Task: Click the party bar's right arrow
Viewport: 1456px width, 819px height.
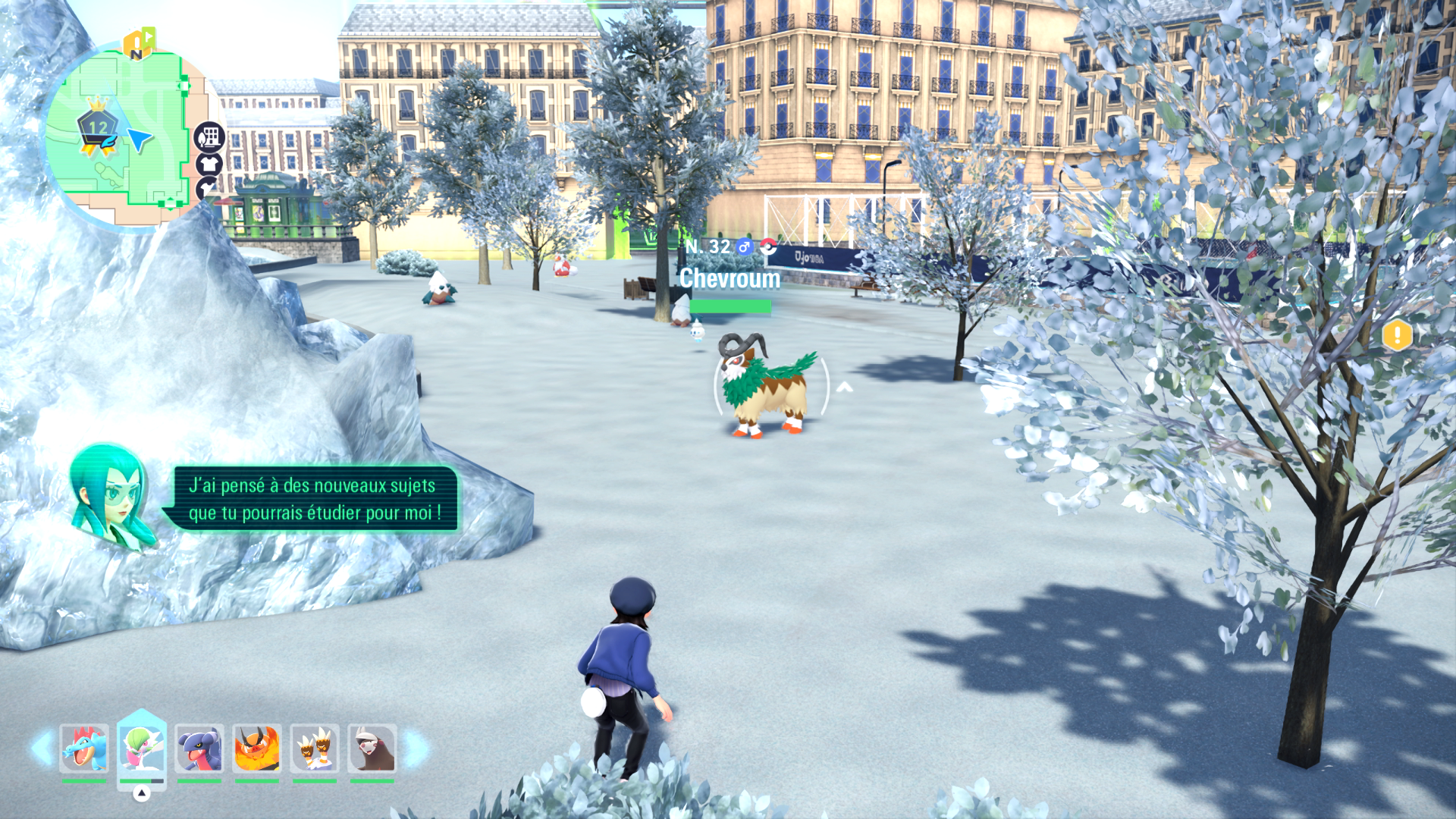Action: 415,748
